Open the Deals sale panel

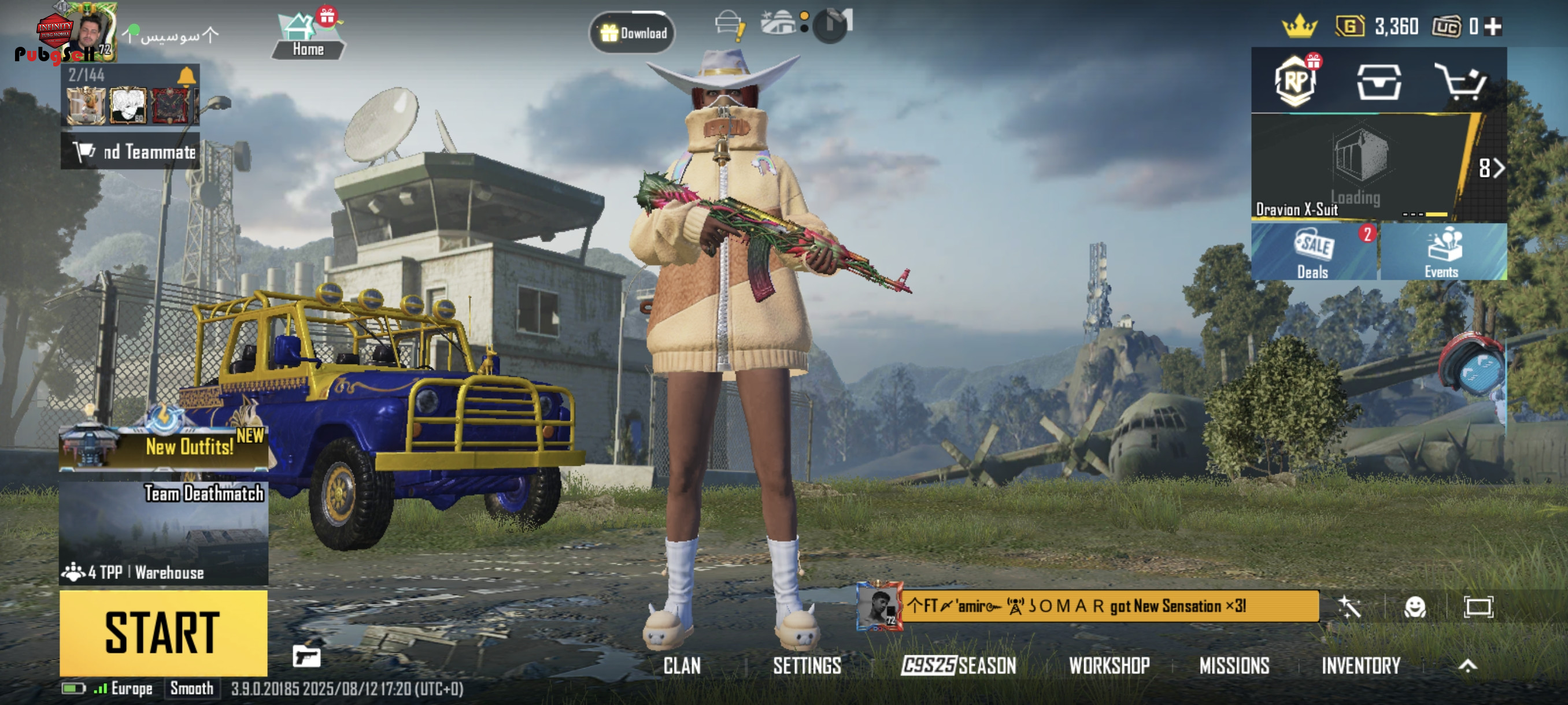[x=1314, y=253]
